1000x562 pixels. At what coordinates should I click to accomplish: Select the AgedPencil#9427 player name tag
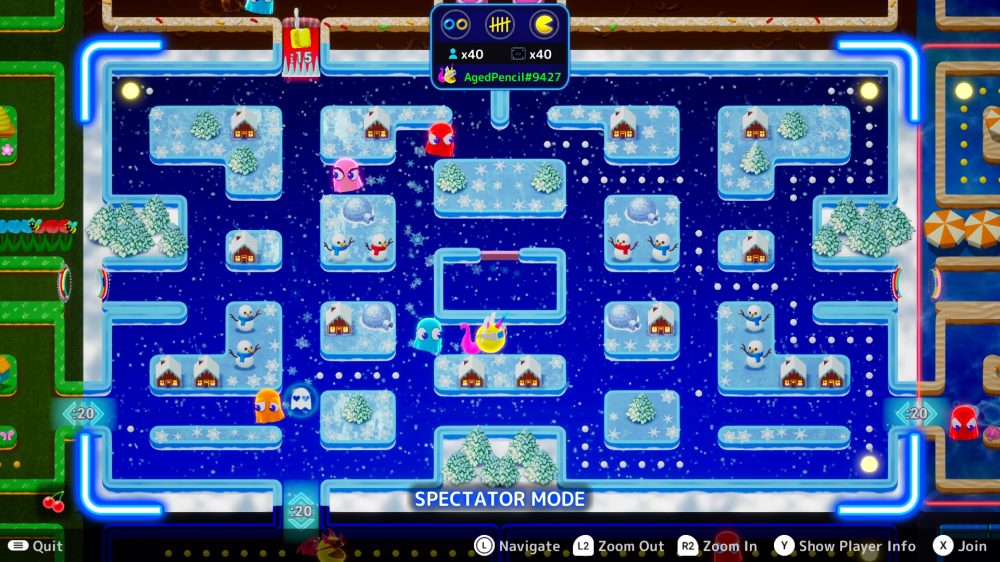pos(511,76)
